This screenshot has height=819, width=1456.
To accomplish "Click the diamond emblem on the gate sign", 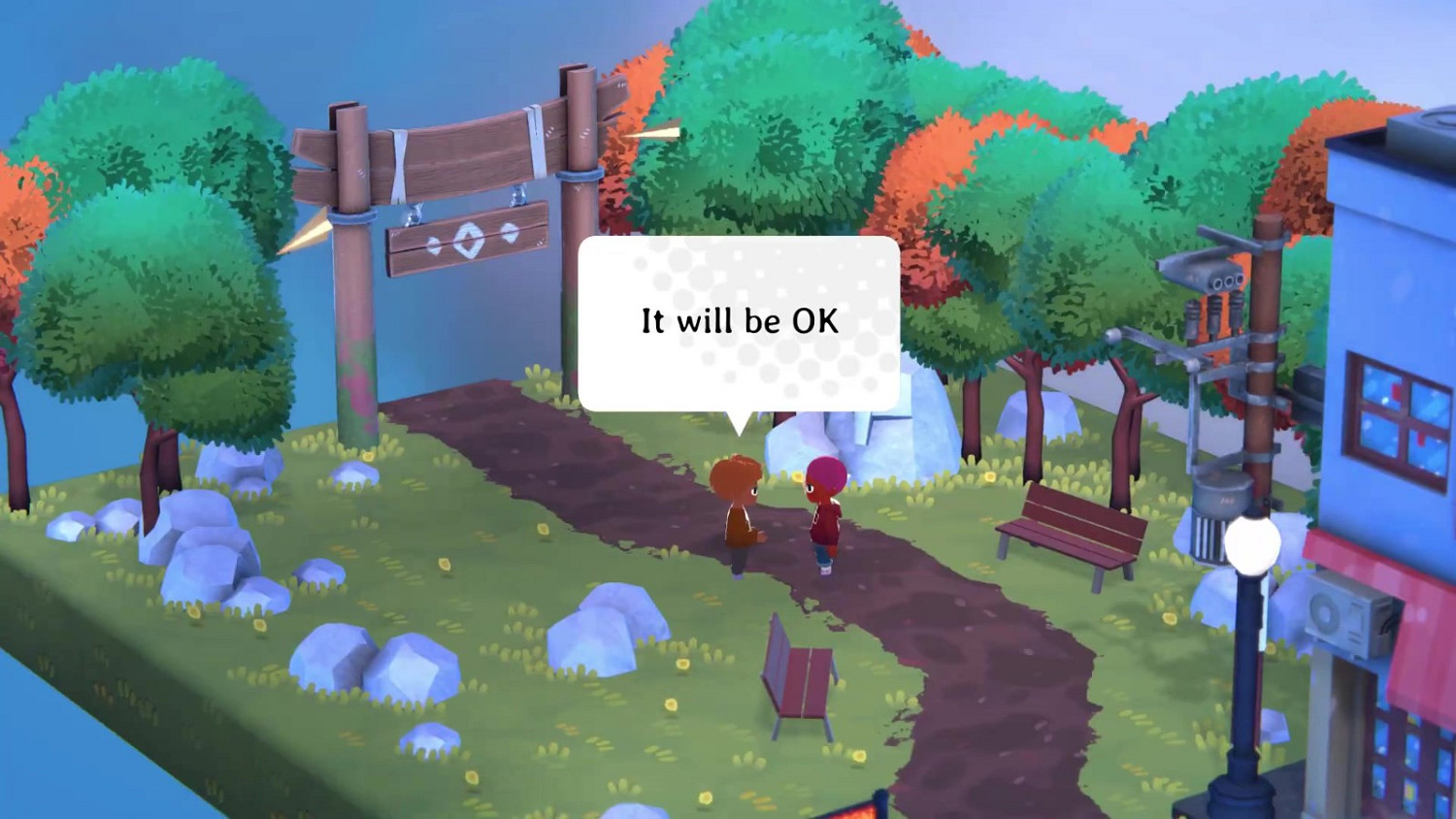I will point(469,242).
